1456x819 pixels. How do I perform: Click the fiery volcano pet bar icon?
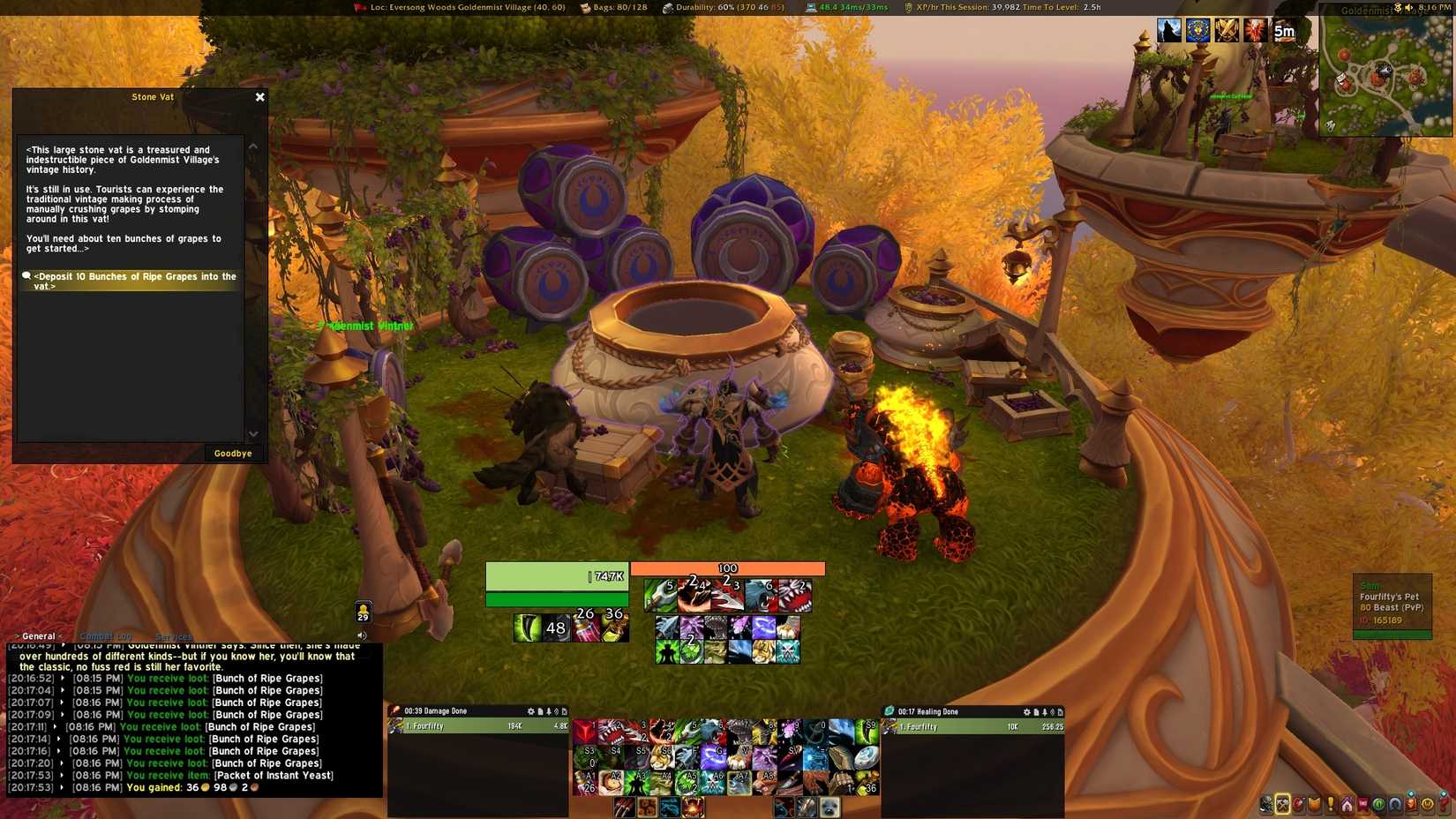click(x=693, y=807)
